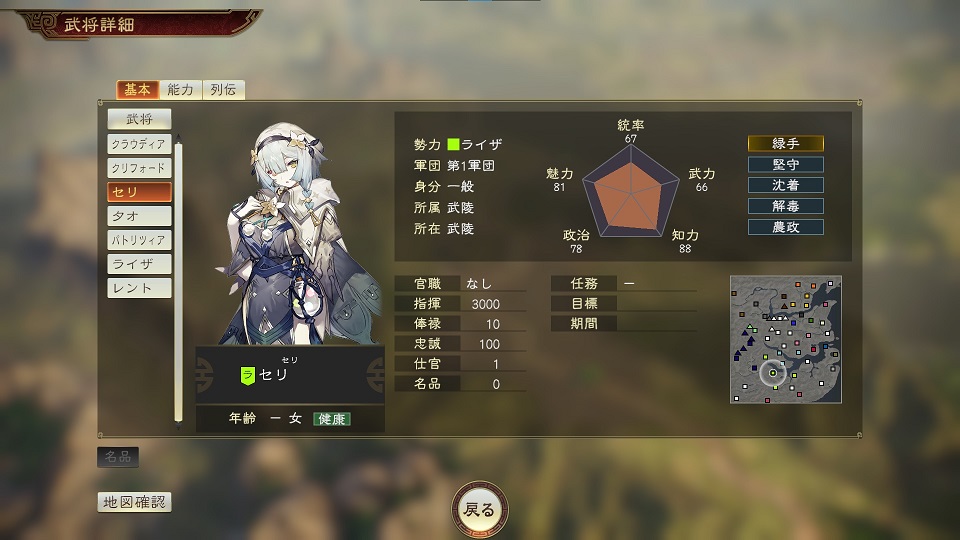Choose the 堅守 trait
This screenshot has height=540, width=960.
point(786,164)
